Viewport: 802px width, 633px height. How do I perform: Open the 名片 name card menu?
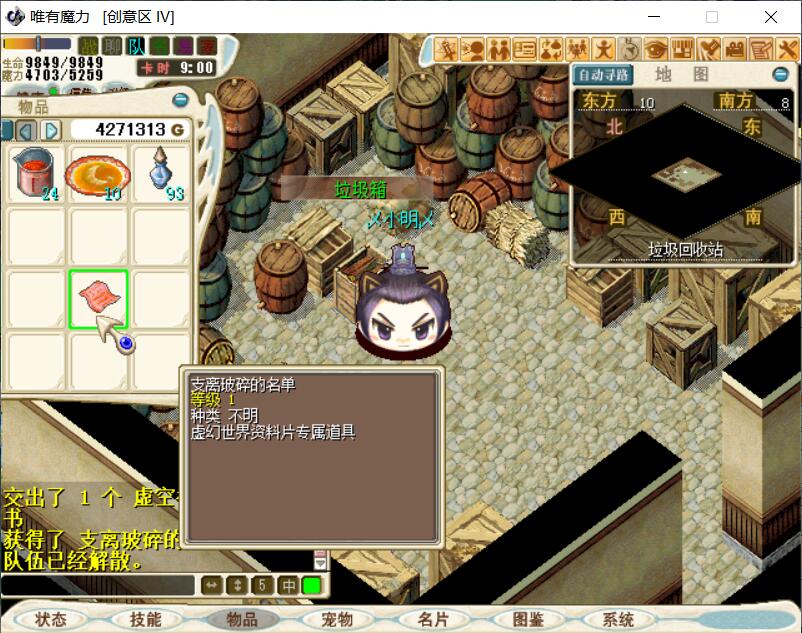tap(433, 619)
